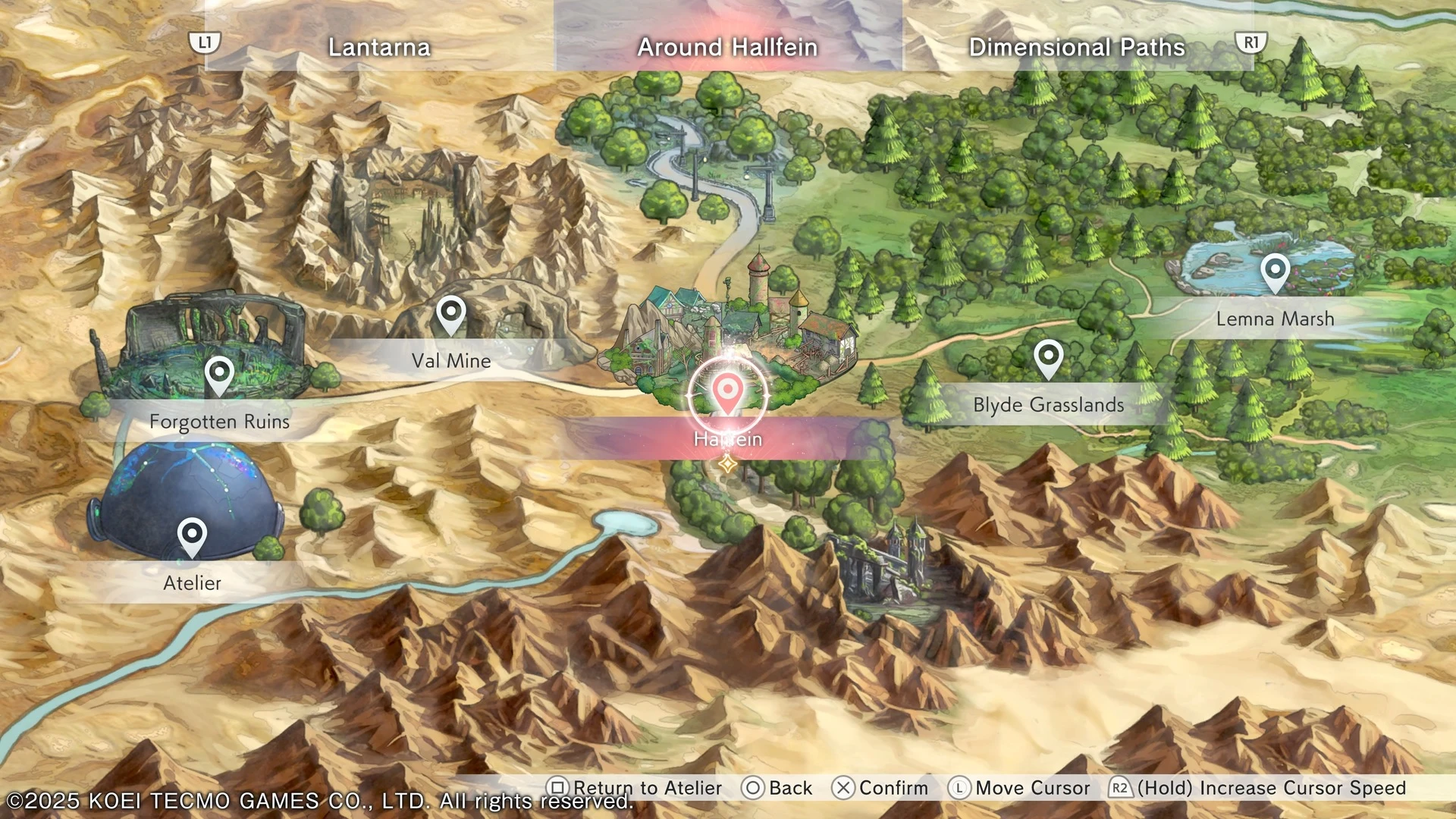Select the Around Hallfein tab

(727, 47)
